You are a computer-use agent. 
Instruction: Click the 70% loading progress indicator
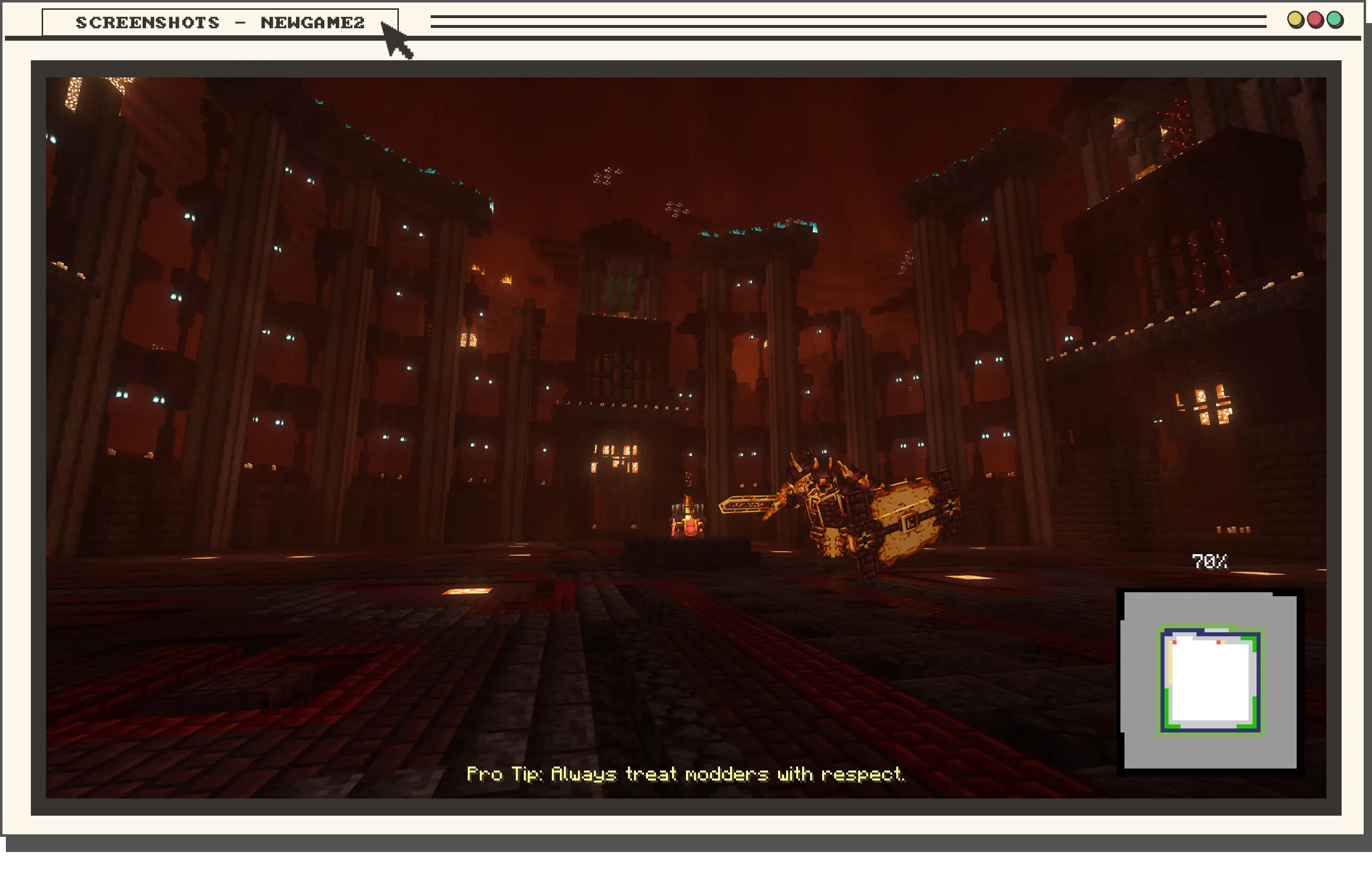pos(1210,561)
